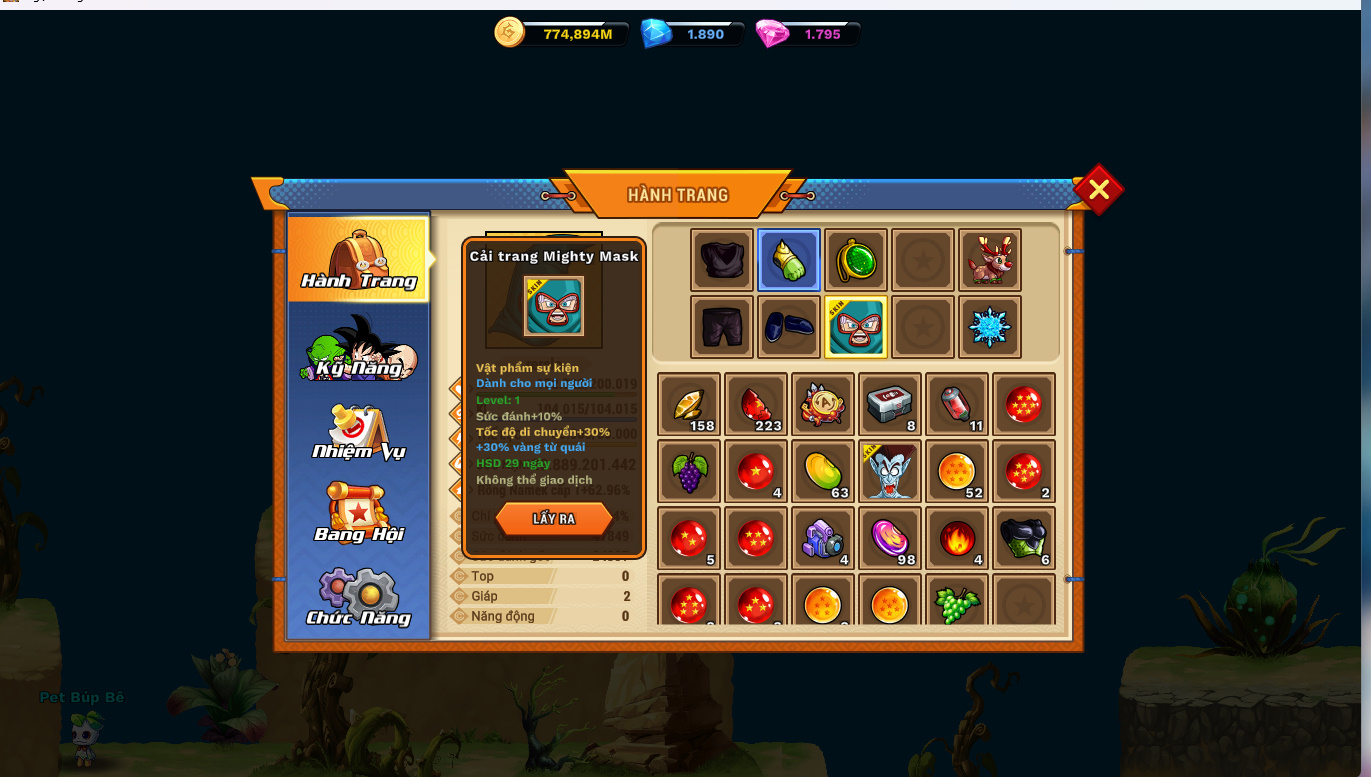
Task: Select the equipped reindeer pet slot
Action: (990, 260)
